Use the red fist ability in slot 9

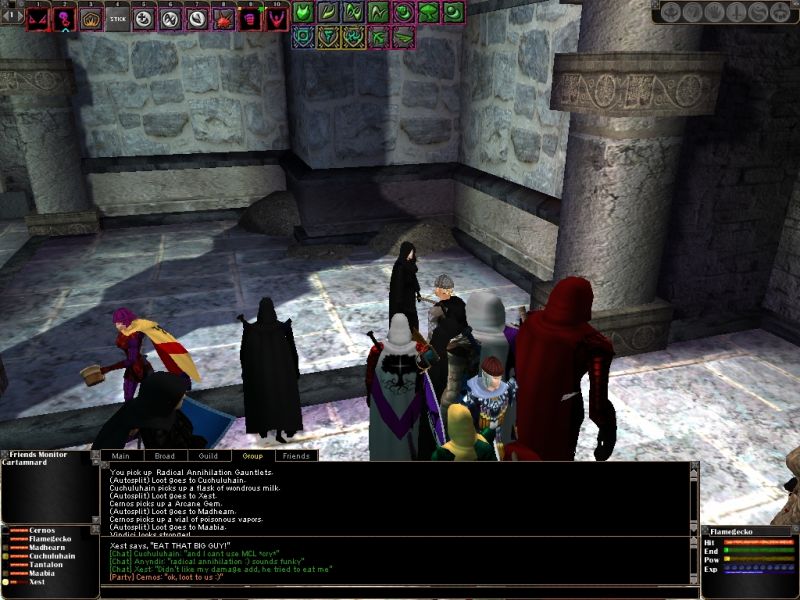(249, 19)
